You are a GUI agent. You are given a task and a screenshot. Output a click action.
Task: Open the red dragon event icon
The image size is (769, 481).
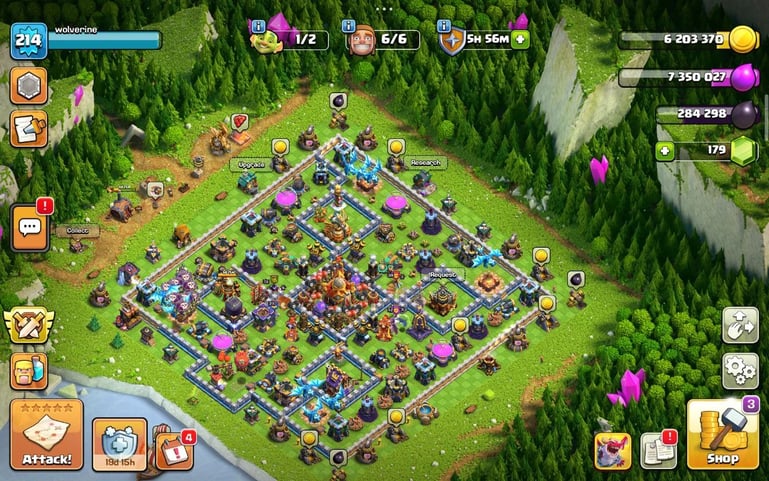[612, 451]
